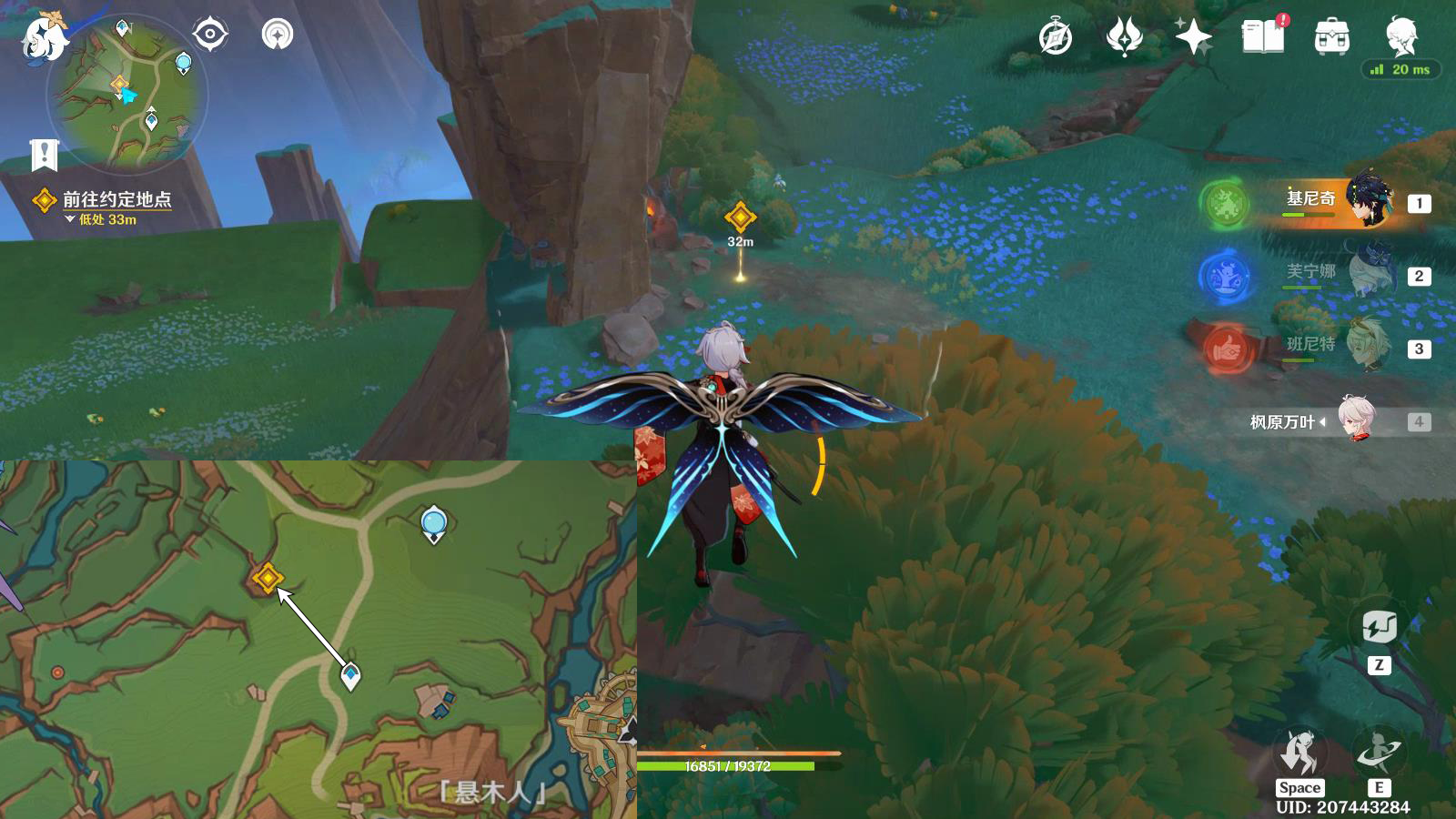Open the circular minimap
Image resolution: width=1456 pixels, height=819 pixels.
pyautogui.click(x=127, y=96)
